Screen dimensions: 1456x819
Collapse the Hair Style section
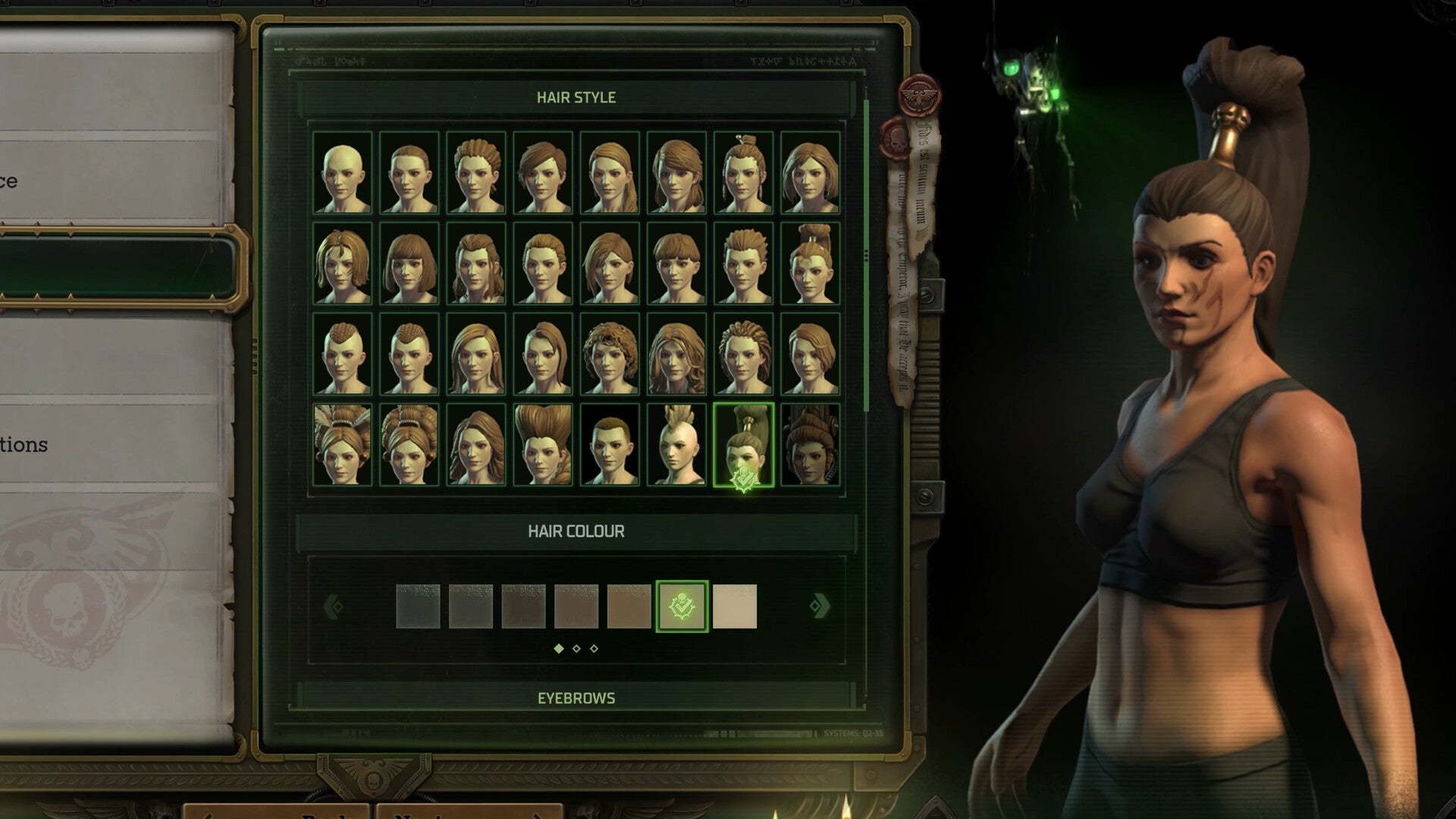point(576,96)
